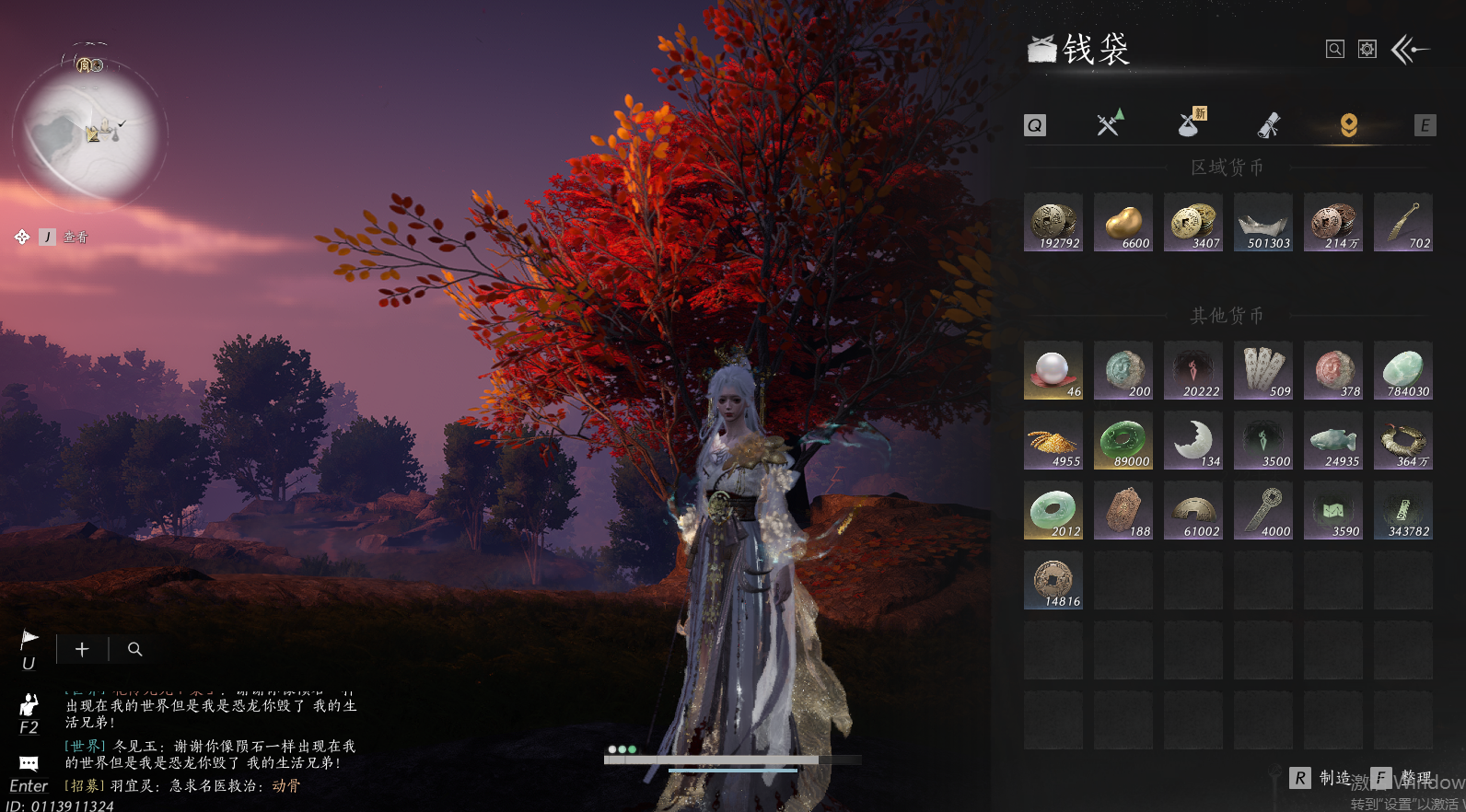Open the wallet settings gear

pos(1367,50)
